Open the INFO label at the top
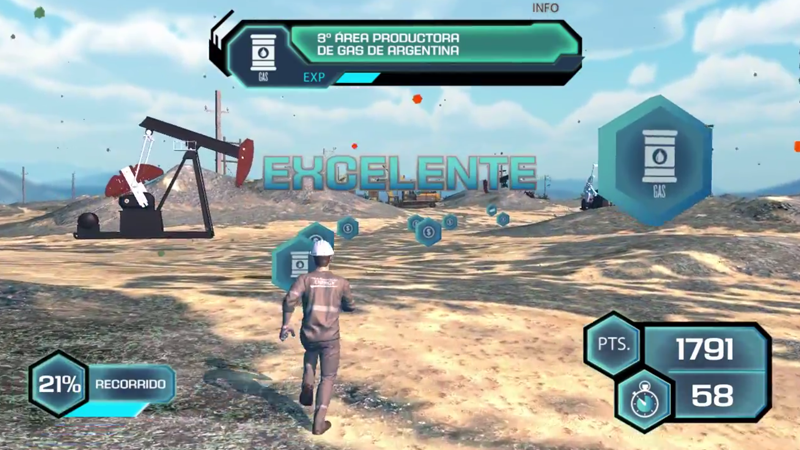 pos(546,8)
